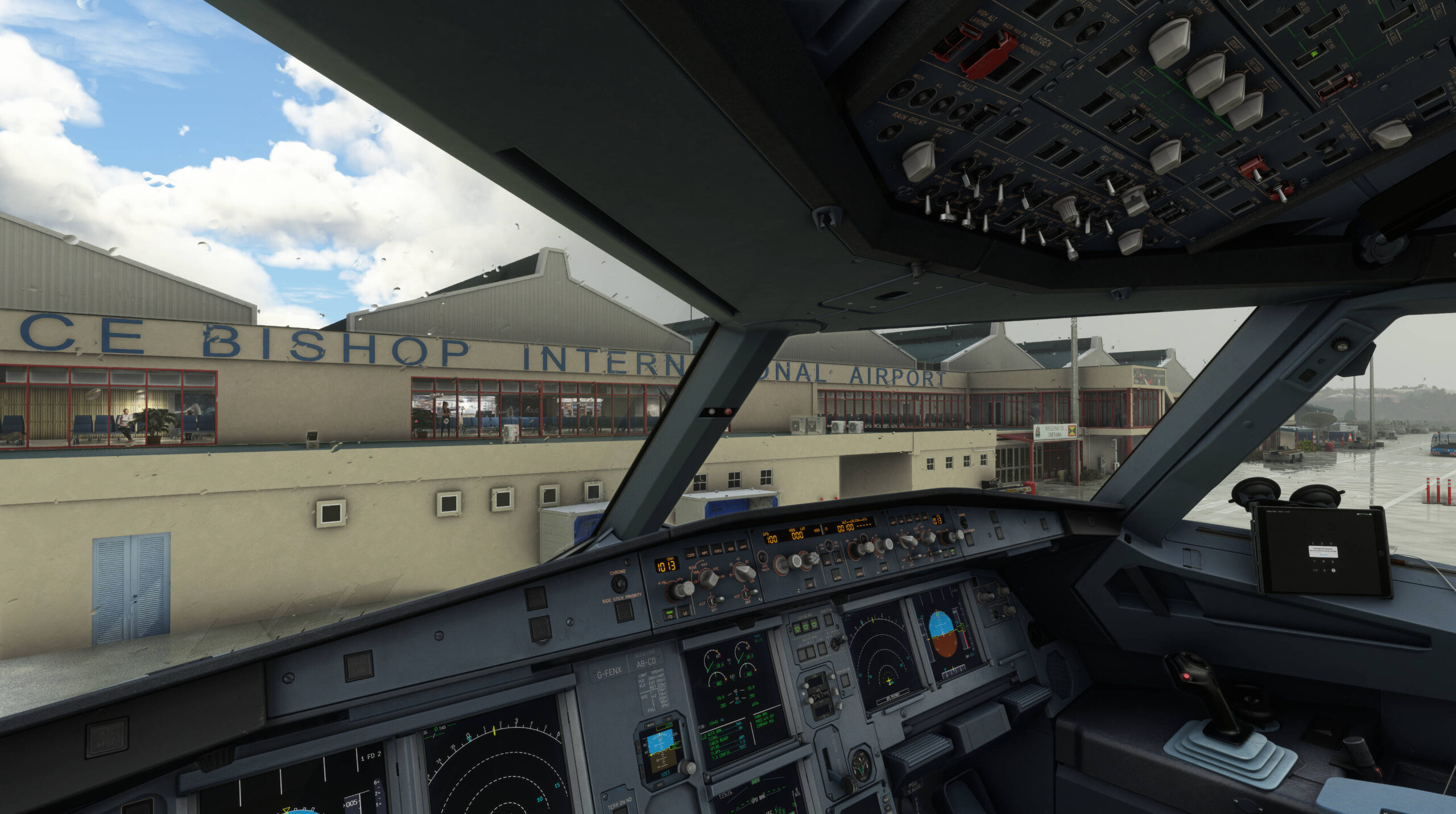Toggle the captain's LS button
Screen dimensions: 1456x814
point(685,613)
